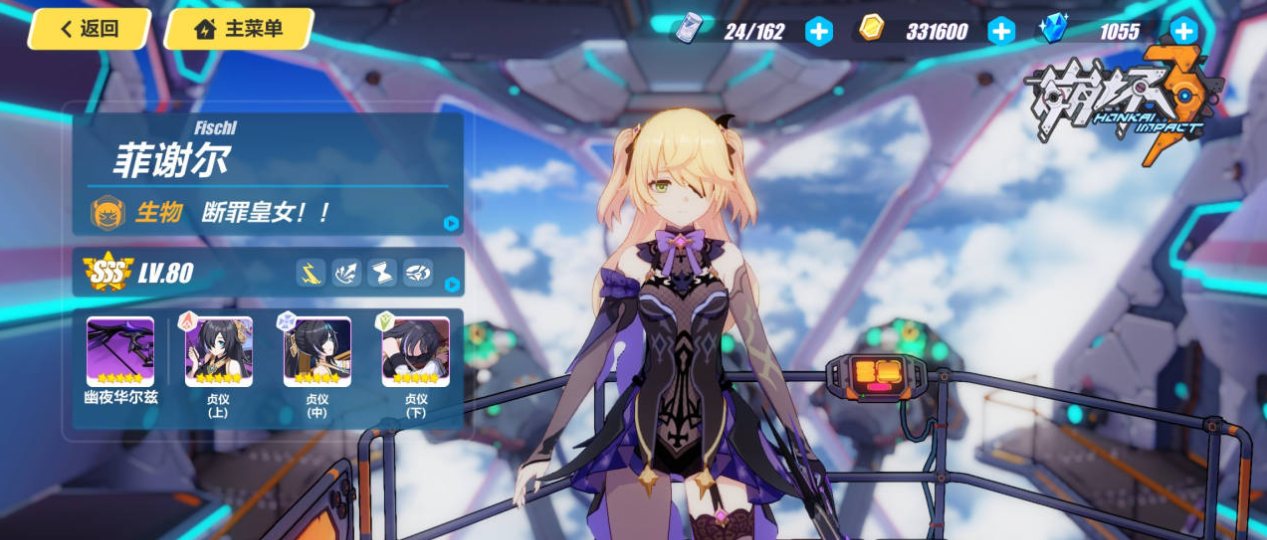Click the 生物 type emblem icon
The image size is (1267, 540).
(x=107, y=212)
